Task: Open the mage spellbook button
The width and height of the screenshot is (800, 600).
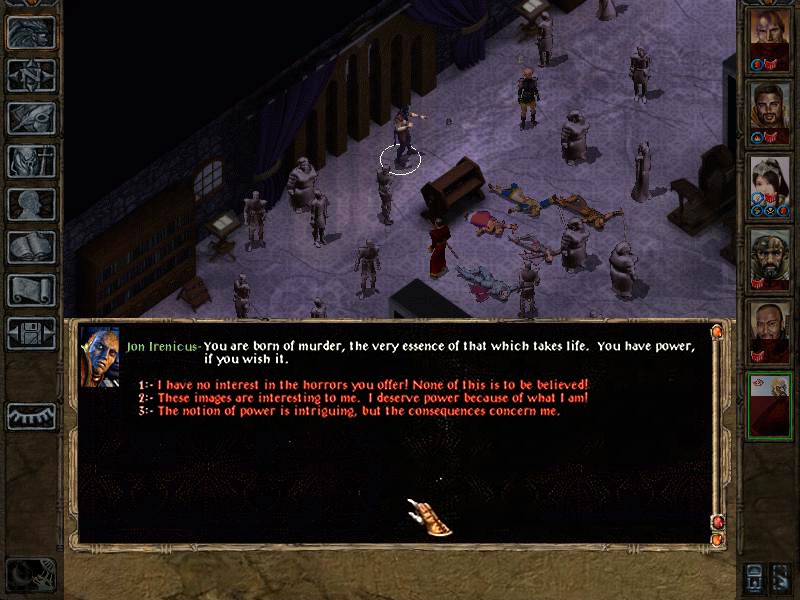Action: pos(31,247)
